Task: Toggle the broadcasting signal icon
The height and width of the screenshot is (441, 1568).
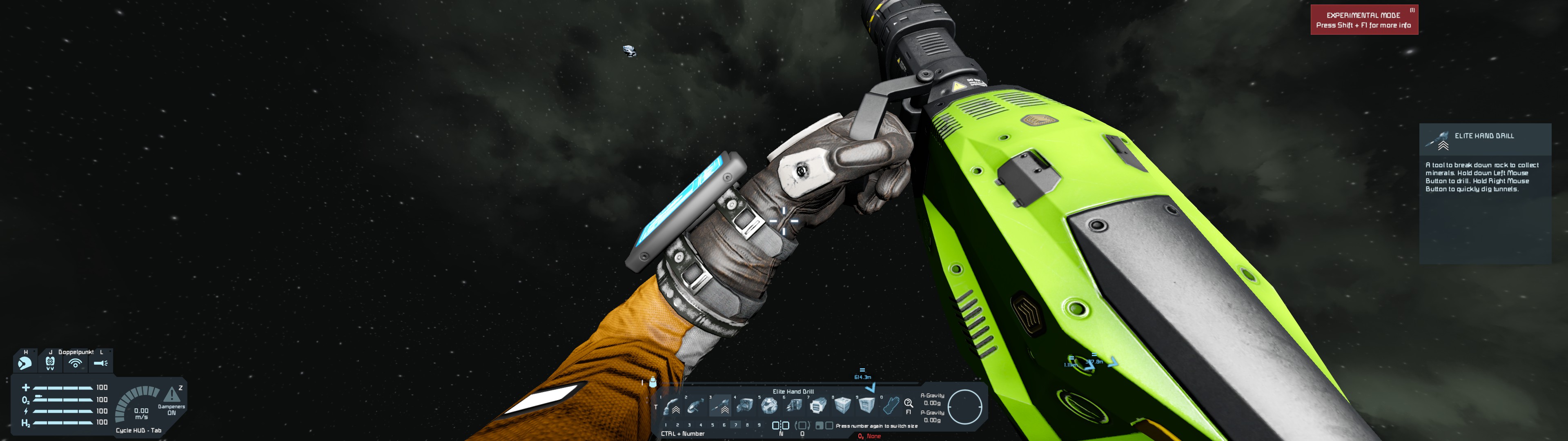Action: [x=76, y=364]
